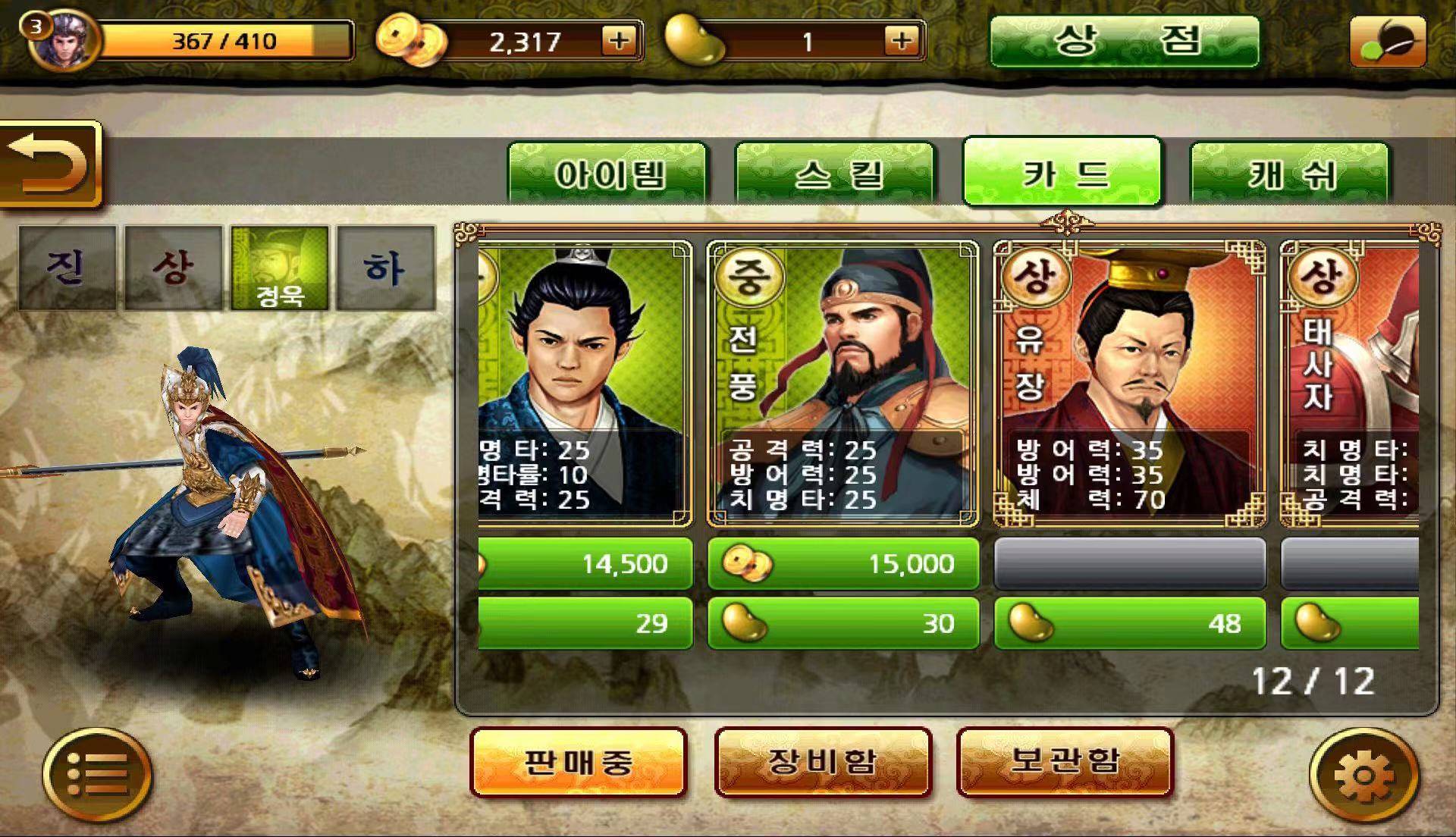The image size is (1456, 837).
Task: Open the list menu button
Action: pyautogui.click(x=97, y=775)
